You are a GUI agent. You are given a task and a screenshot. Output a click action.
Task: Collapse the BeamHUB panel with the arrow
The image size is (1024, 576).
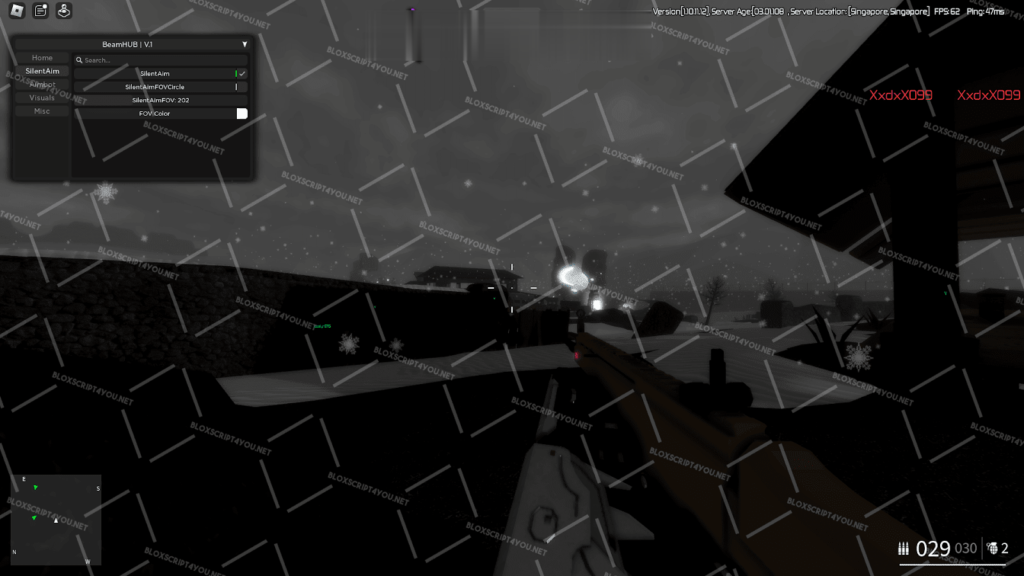pos(244,44)
